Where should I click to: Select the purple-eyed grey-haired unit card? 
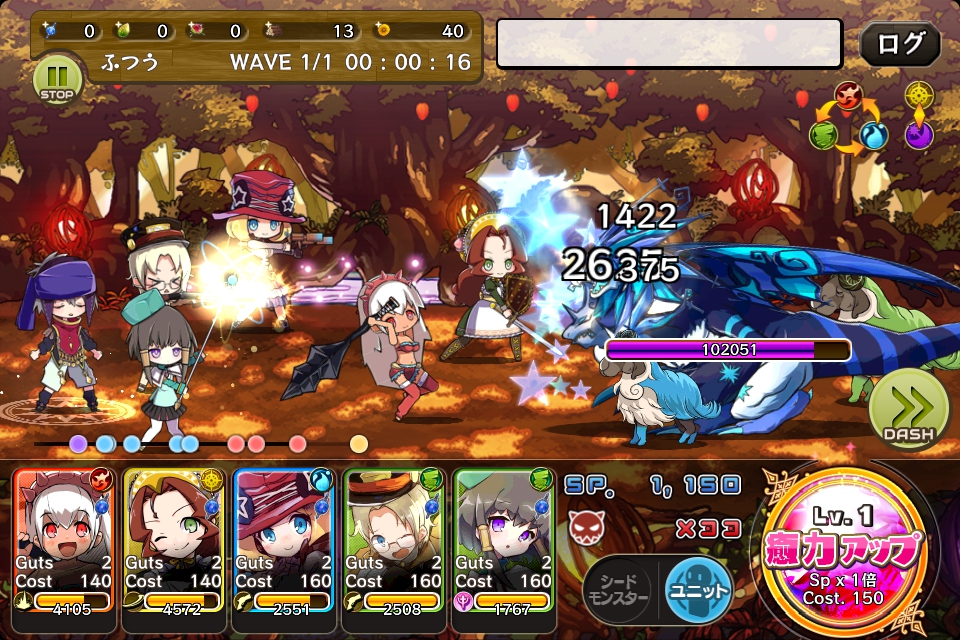(503, 538)
